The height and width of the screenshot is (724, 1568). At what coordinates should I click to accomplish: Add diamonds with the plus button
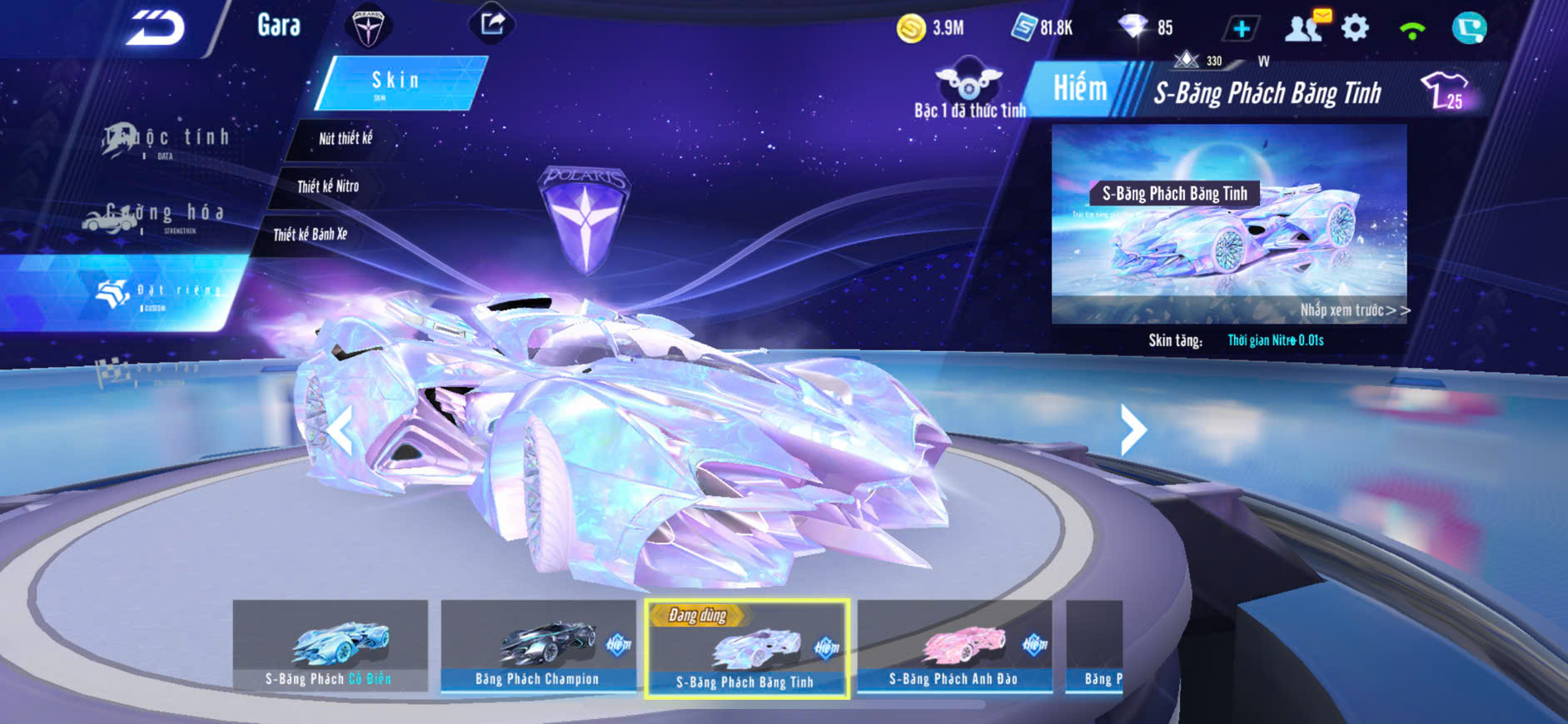1241,29
